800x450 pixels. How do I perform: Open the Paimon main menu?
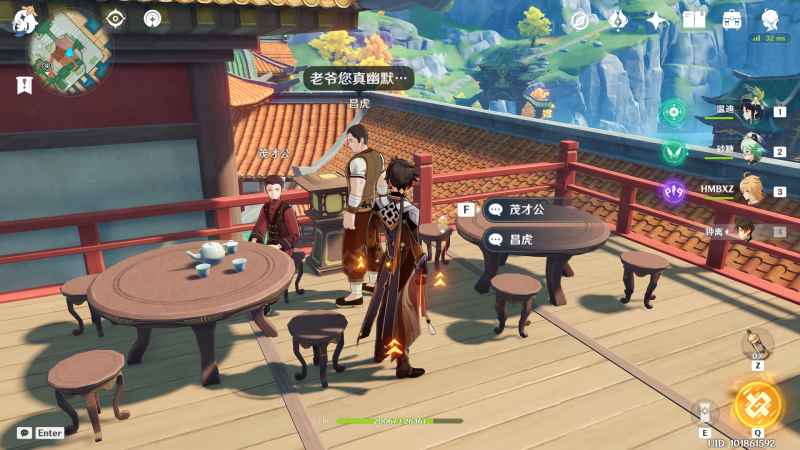(24, 19)
